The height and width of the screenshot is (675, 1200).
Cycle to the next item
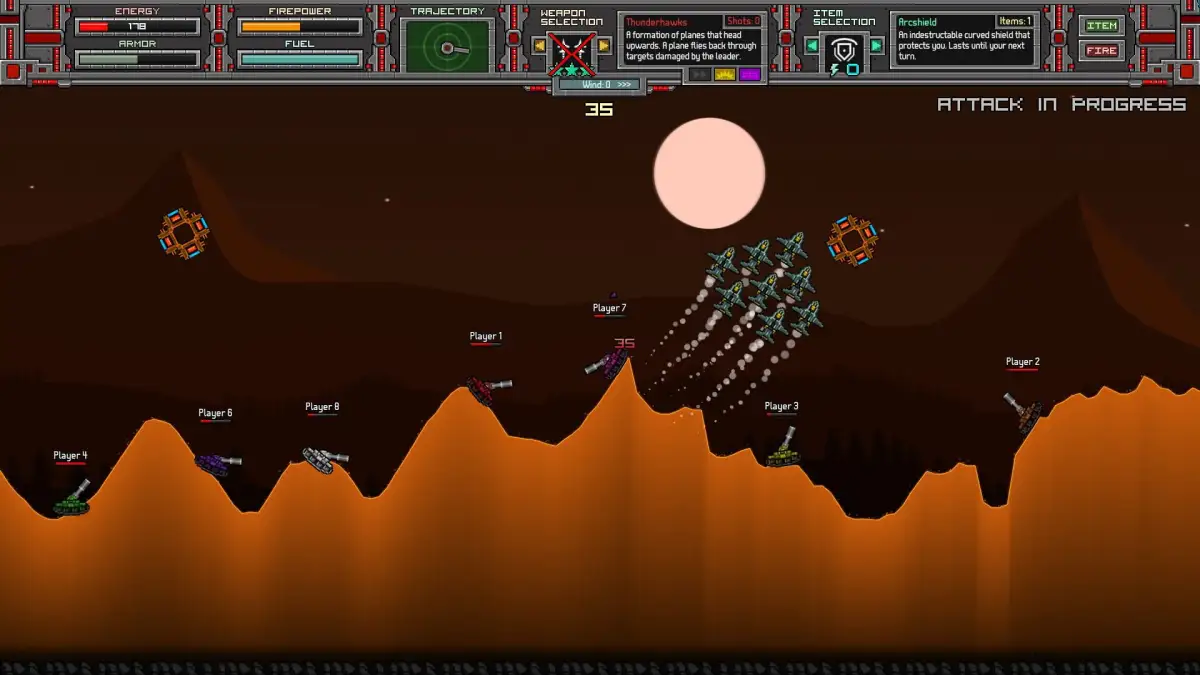(x=877, y=46)
